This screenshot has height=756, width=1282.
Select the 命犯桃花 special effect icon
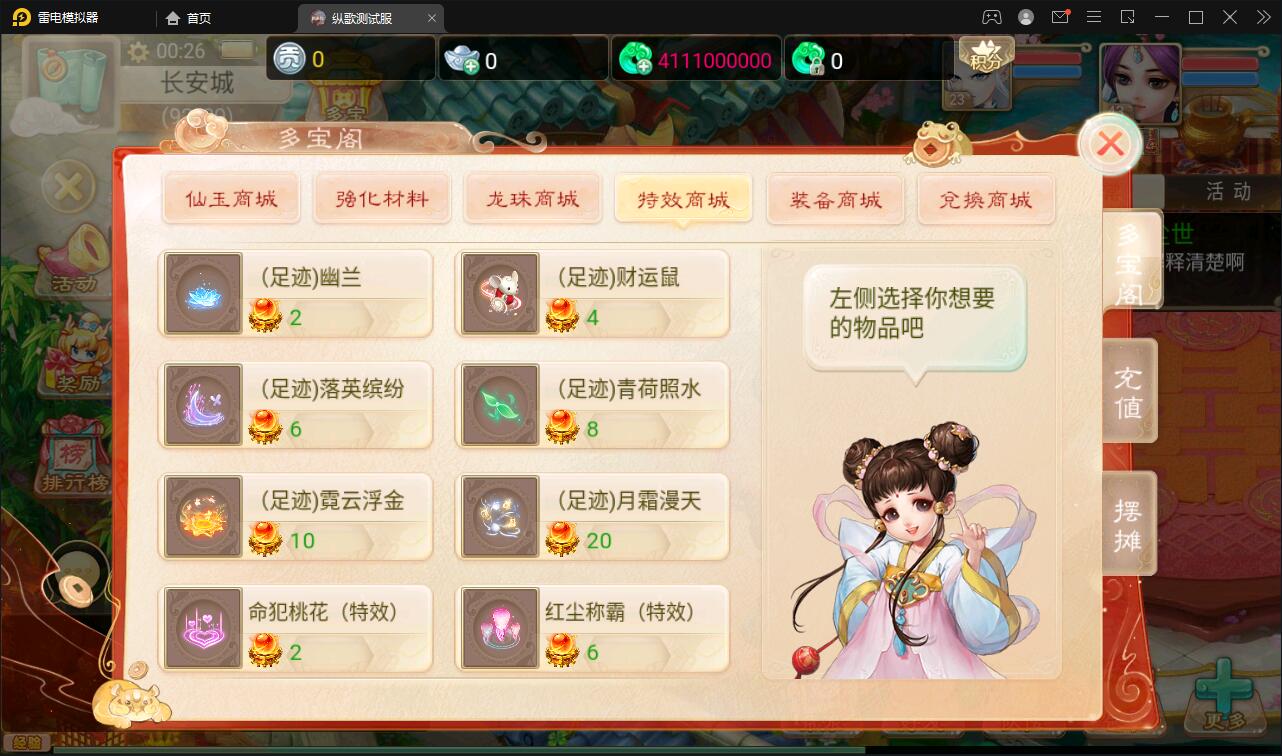(x=203, y=628)
